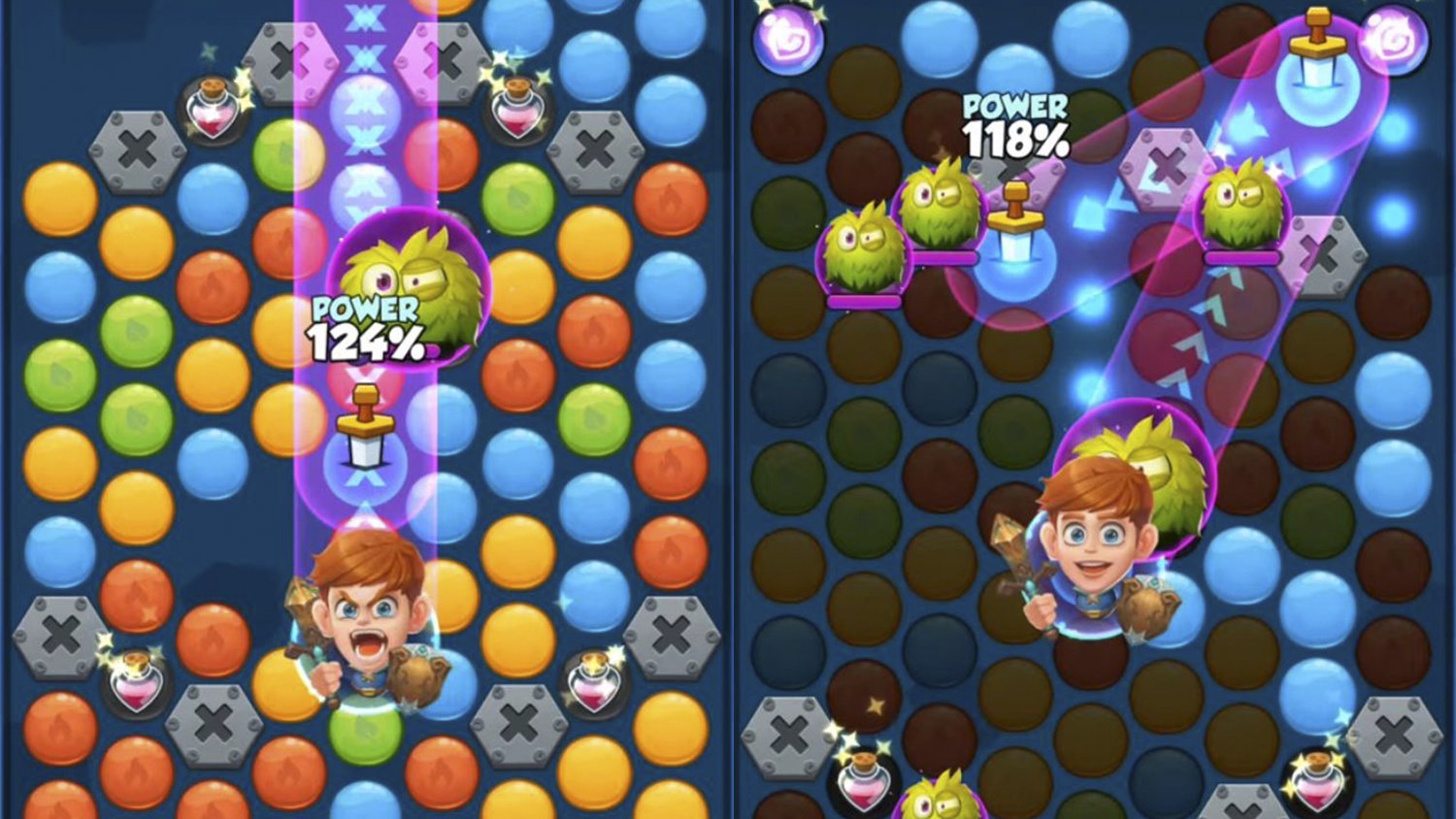Select the sword in the glowing blue circle
The width and height of the screenshot is (1456, 819).
coord(1316,60)
